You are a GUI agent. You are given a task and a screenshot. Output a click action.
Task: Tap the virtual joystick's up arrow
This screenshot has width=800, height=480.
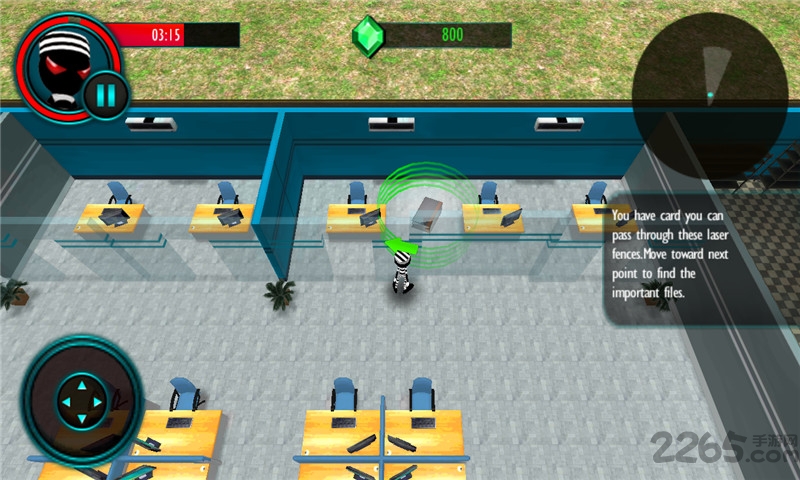point(82,383)
